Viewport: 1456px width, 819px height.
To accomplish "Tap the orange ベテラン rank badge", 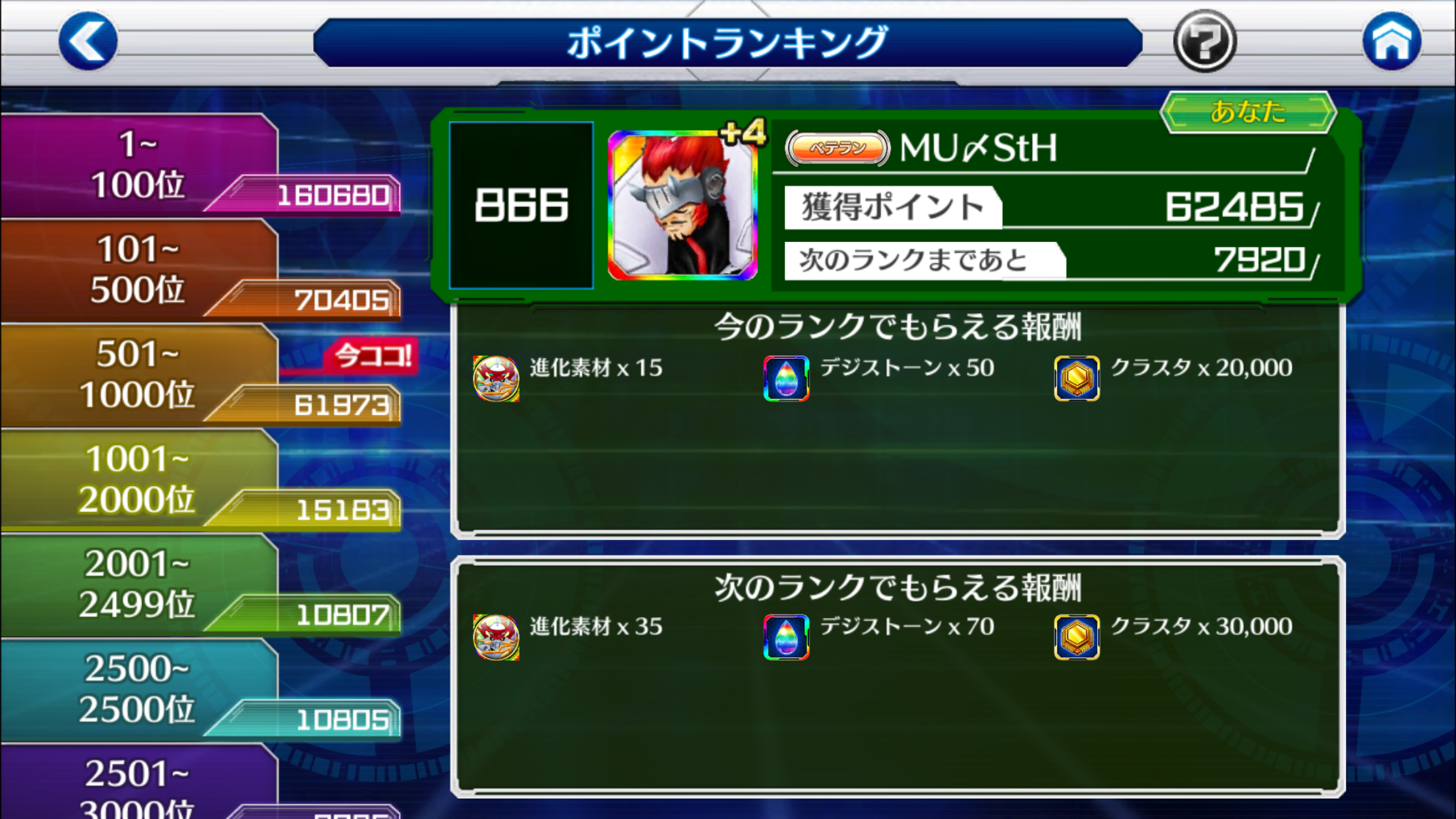I will 836,149.
